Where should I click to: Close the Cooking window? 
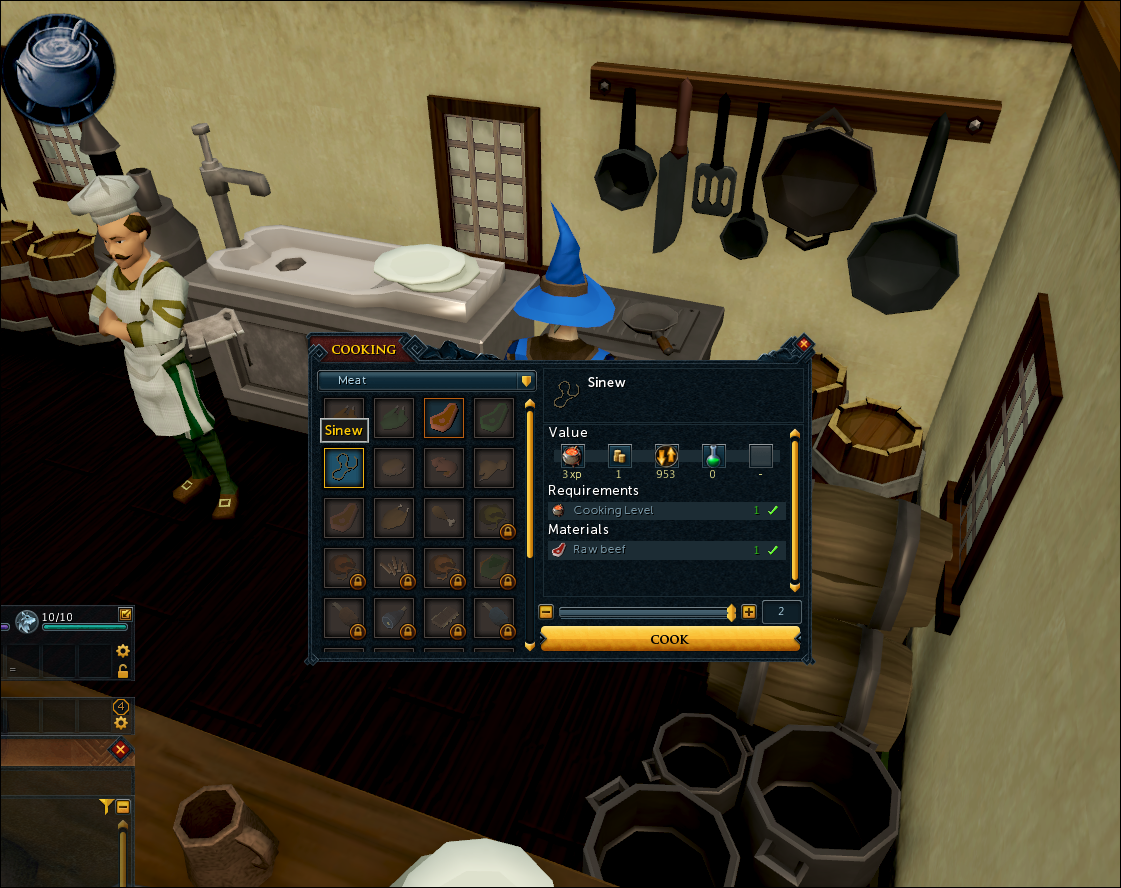pos(803,344)
